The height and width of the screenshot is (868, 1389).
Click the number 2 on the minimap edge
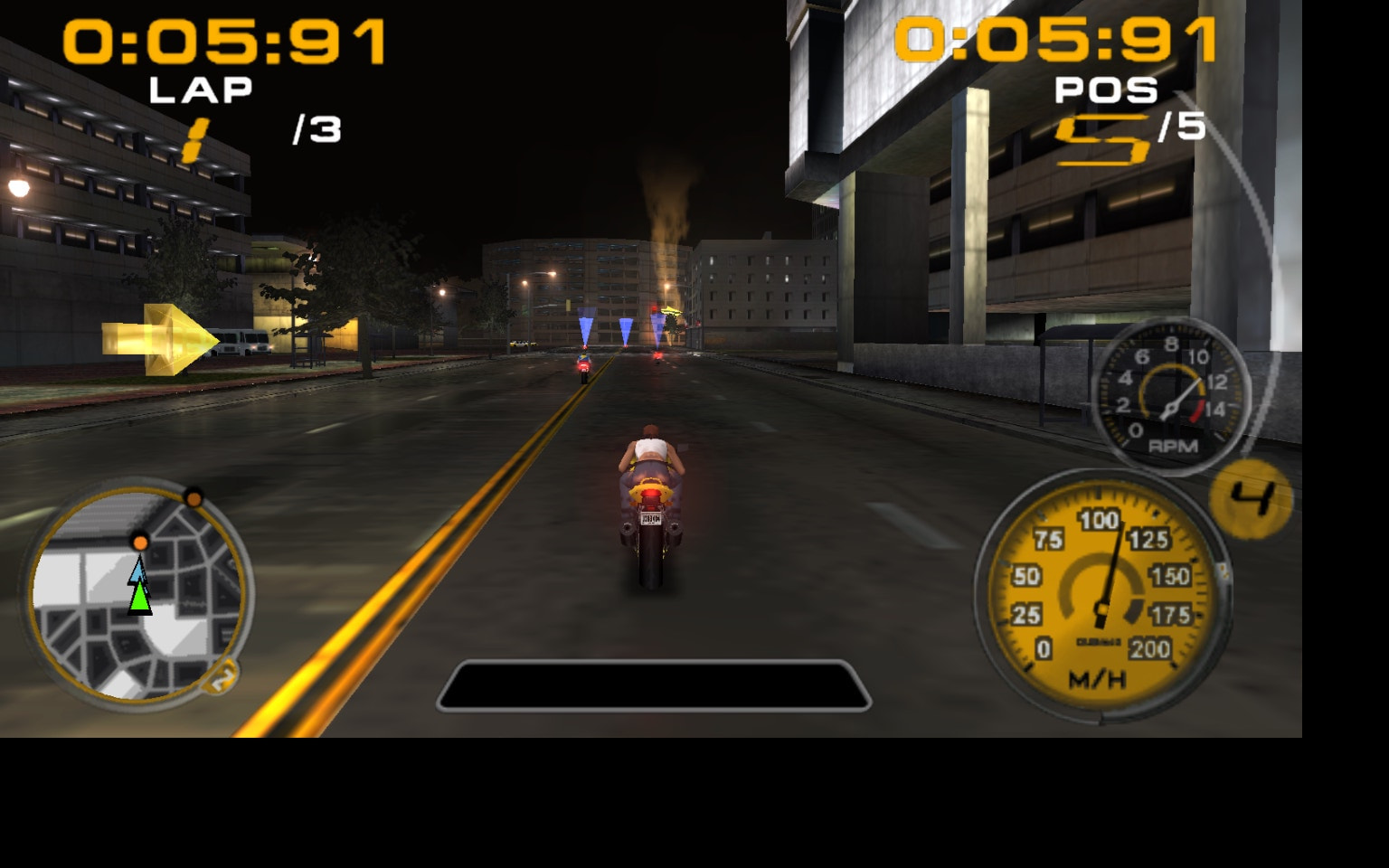tap(220, 675)
